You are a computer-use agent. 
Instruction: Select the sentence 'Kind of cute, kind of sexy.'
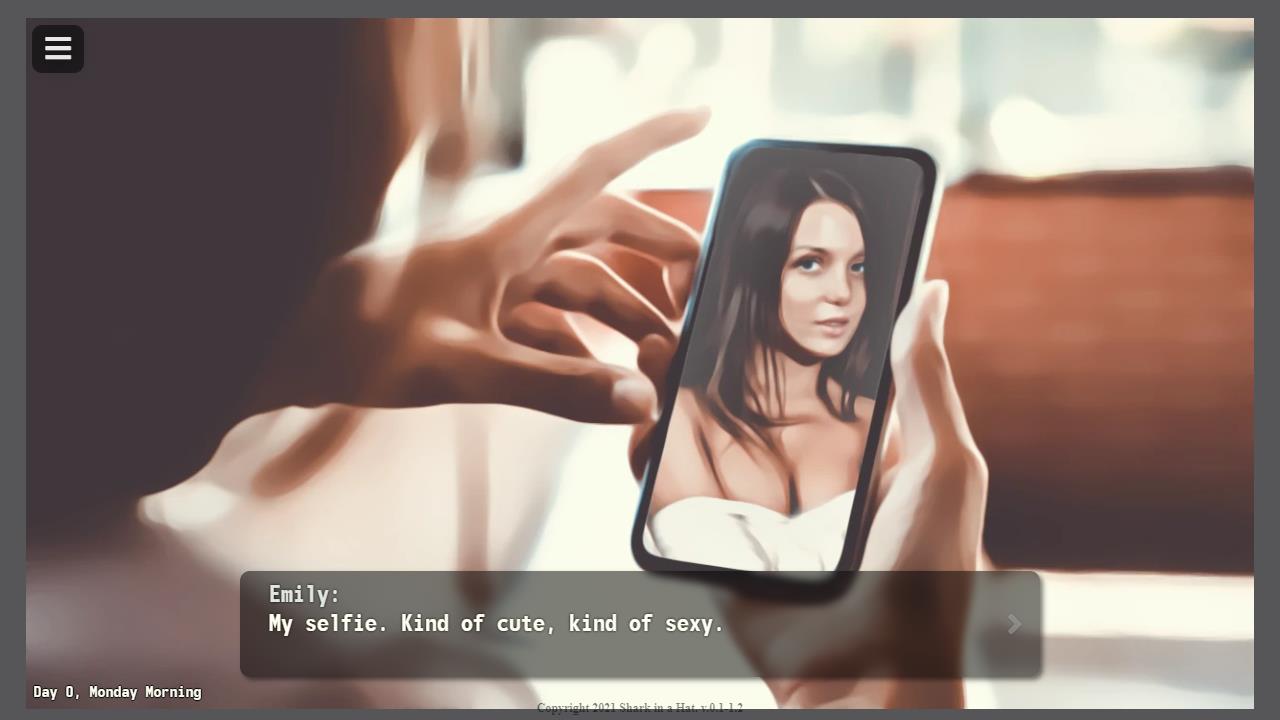(x=560, y=624)
